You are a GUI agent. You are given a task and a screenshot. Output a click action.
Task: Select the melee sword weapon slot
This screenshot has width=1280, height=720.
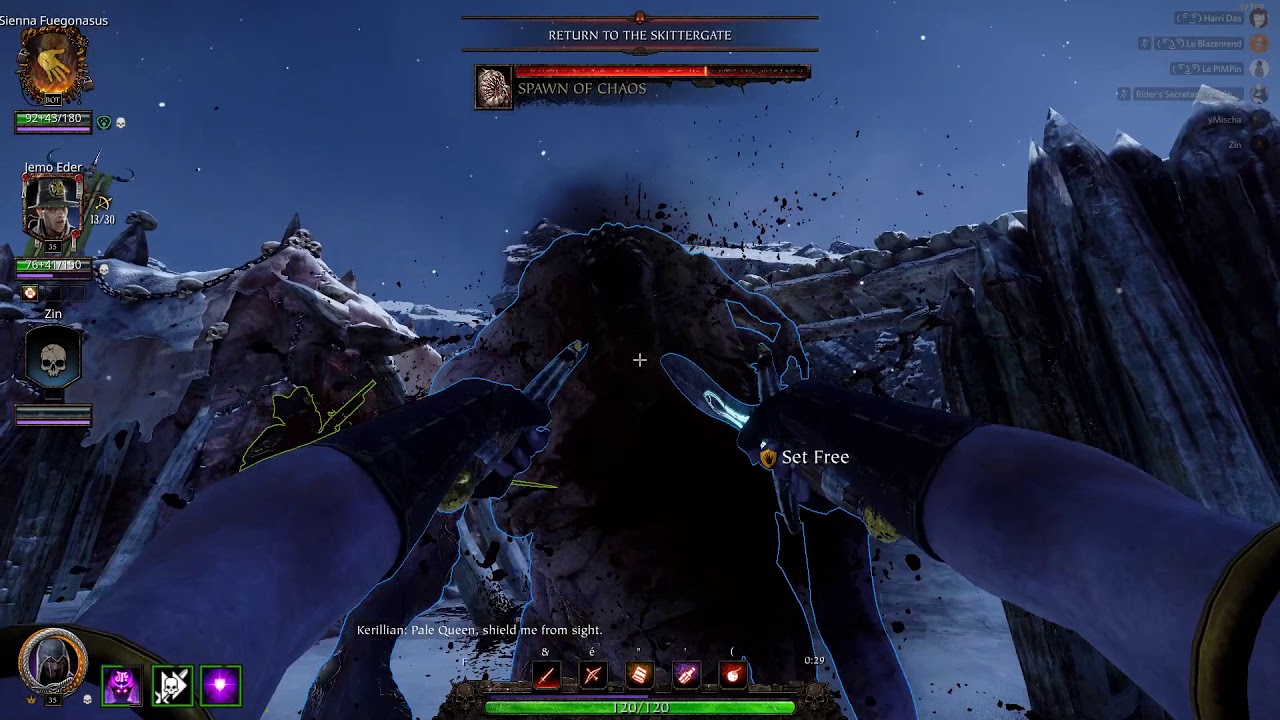pyautogui.click(x=546, y=675)
